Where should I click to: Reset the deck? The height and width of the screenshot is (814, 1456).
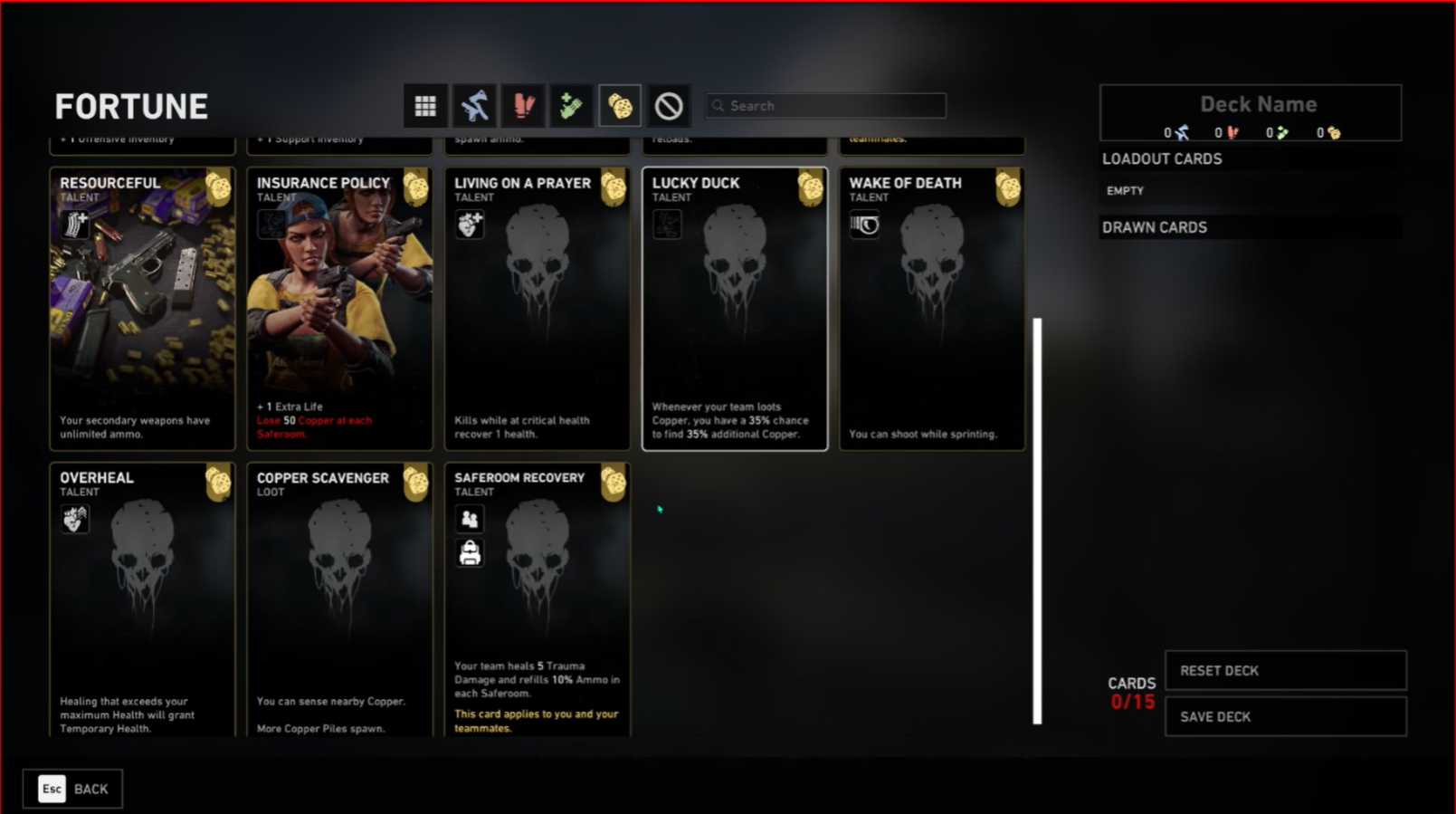click(x=1285, y=671)
